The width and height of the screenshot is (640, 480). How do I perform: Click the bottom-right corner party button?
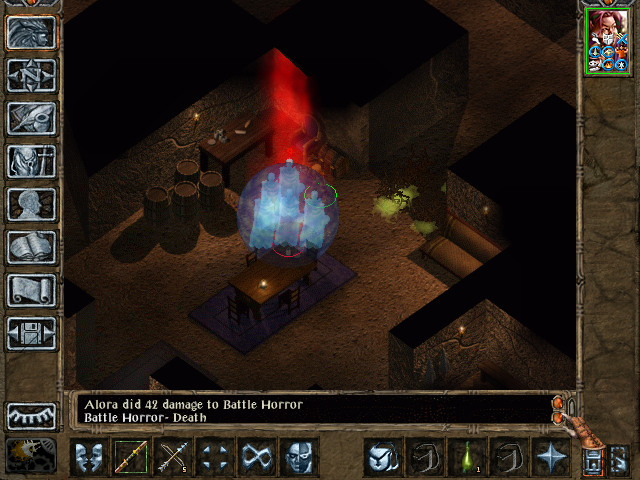618,460
